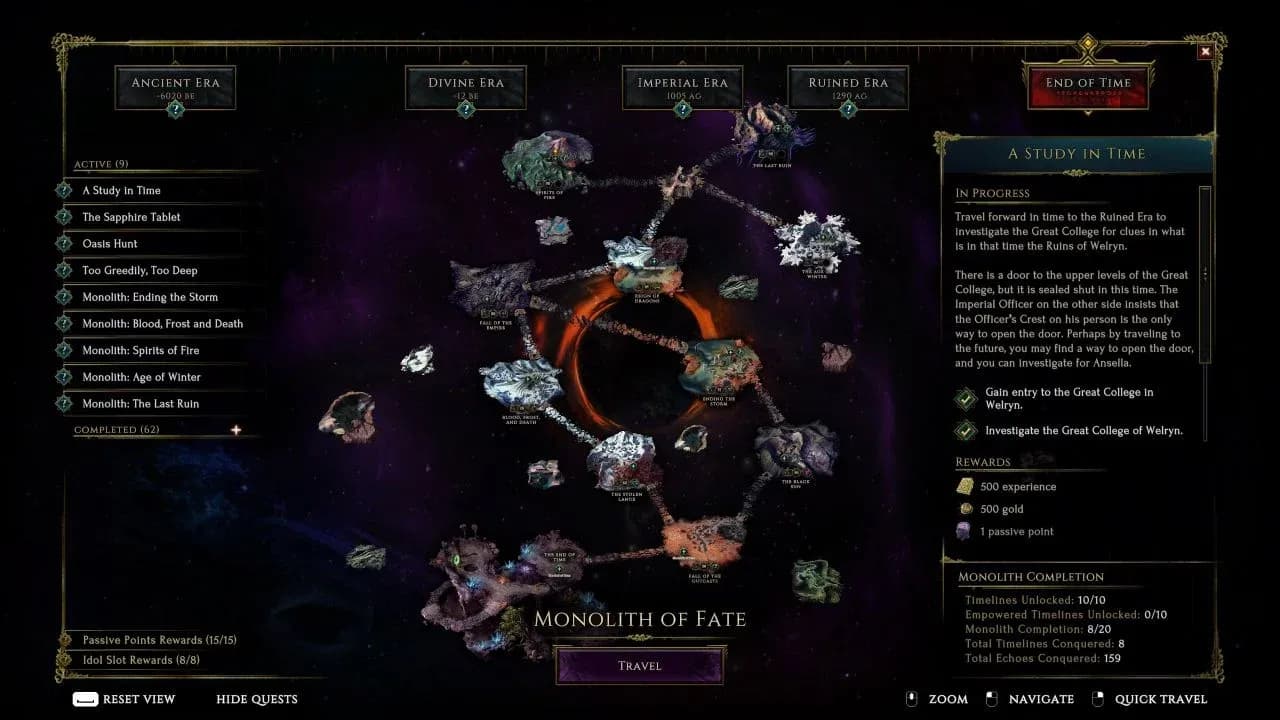
Task: Click the gold reward icon
Action: pos(965,509)
